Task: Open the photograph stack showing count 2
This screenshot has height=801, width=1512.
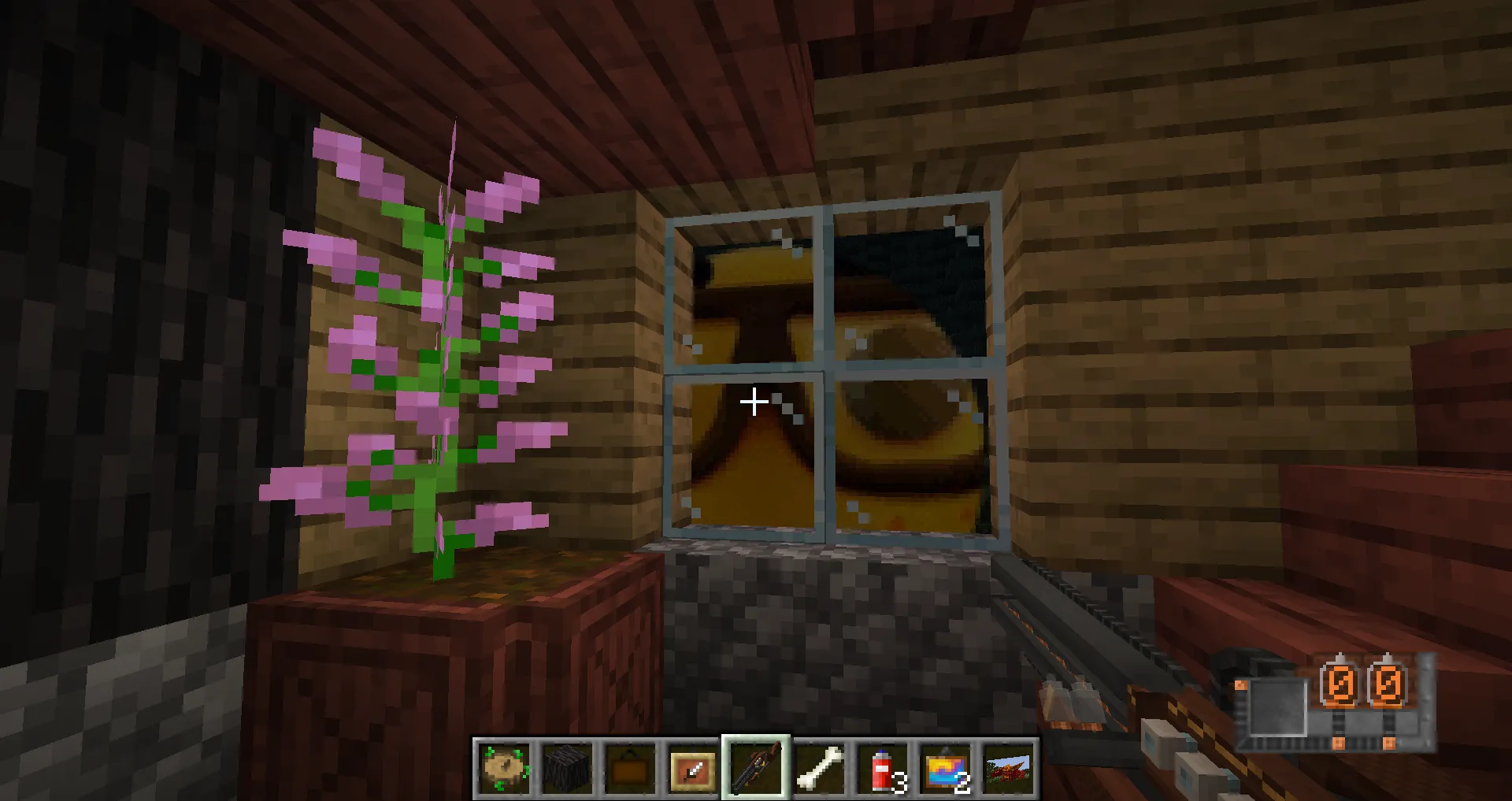Action: click(x=944, y=769)
